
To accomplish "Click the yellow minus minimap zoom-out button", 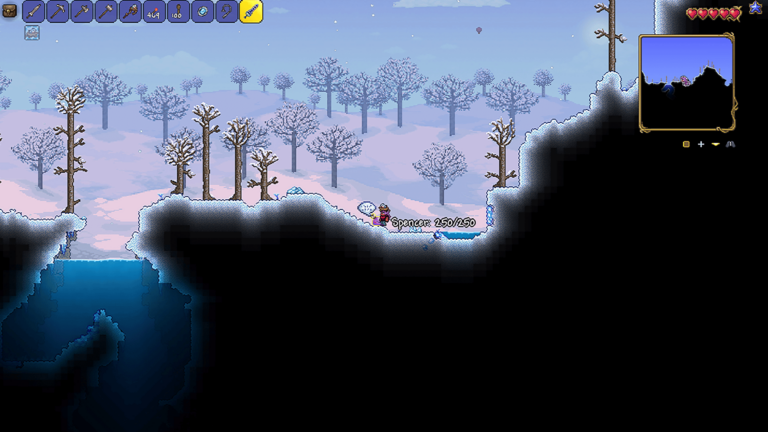I will point(715,144).
